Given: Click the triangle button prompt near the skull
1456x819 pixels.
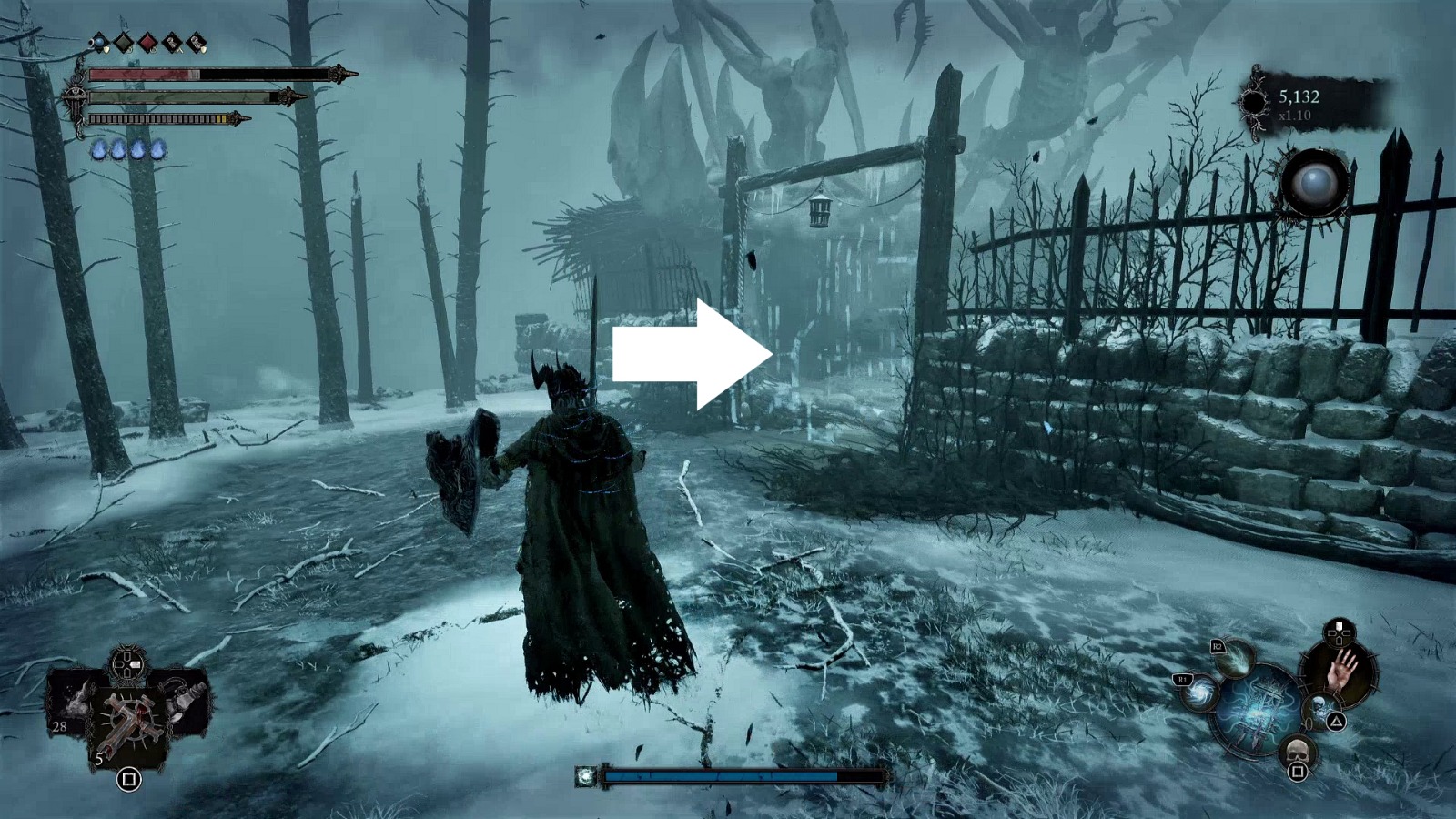Looking at the screenshot, I should pos(1337,720).
